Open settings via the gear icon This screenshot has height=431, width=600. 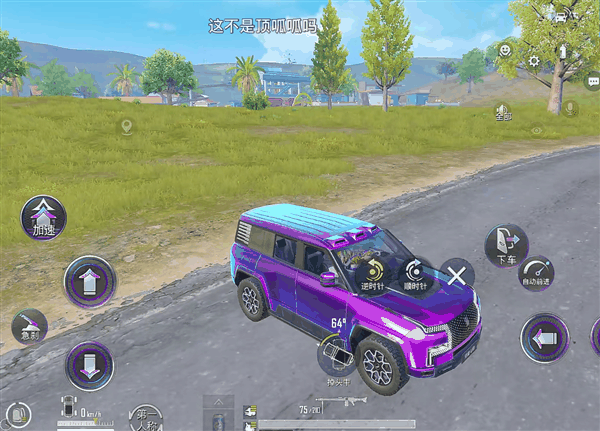click(x=534, y=61)
